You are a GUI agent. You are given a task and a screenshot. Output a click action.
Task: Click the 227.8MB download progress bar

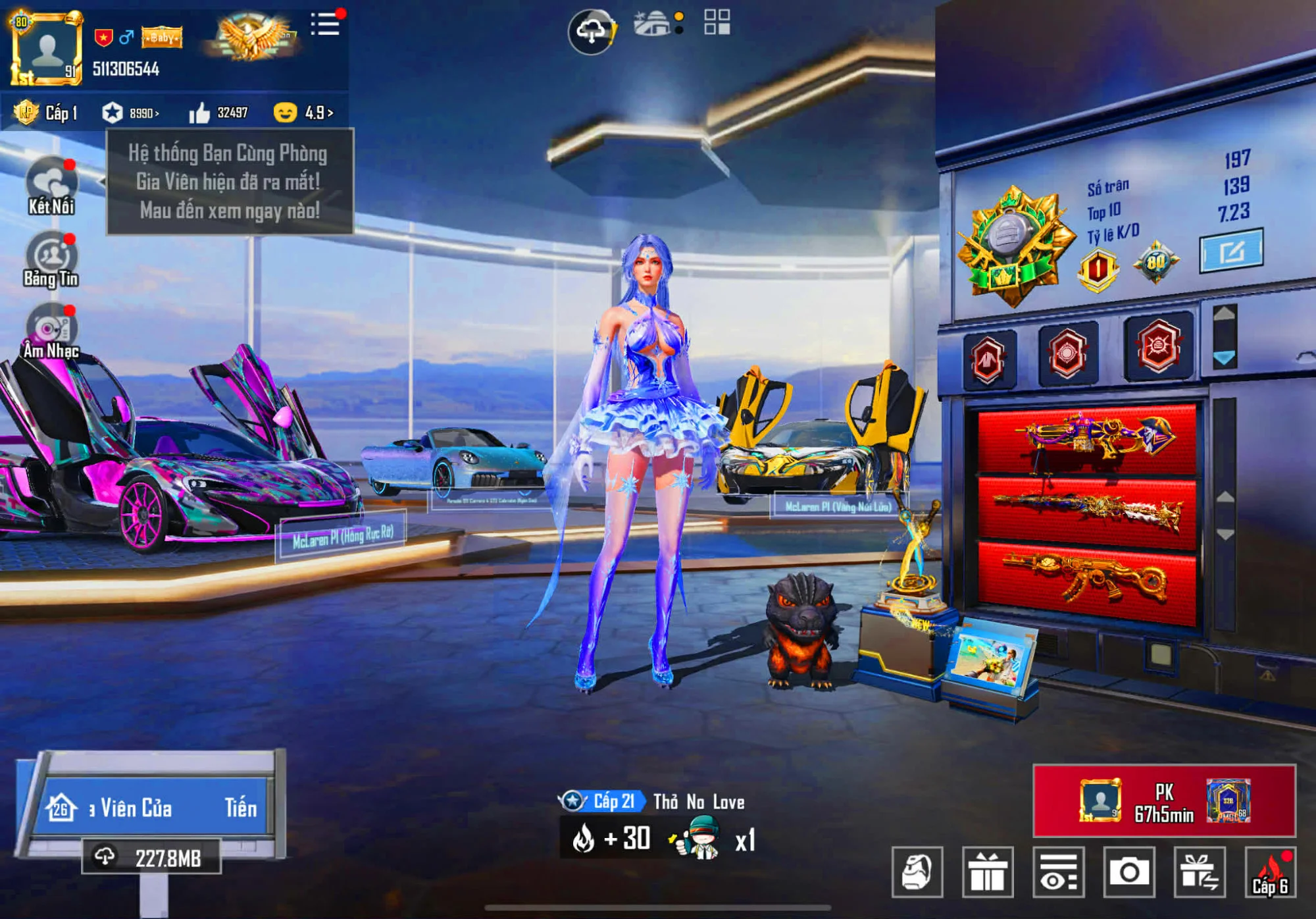(x=153, y=854)
